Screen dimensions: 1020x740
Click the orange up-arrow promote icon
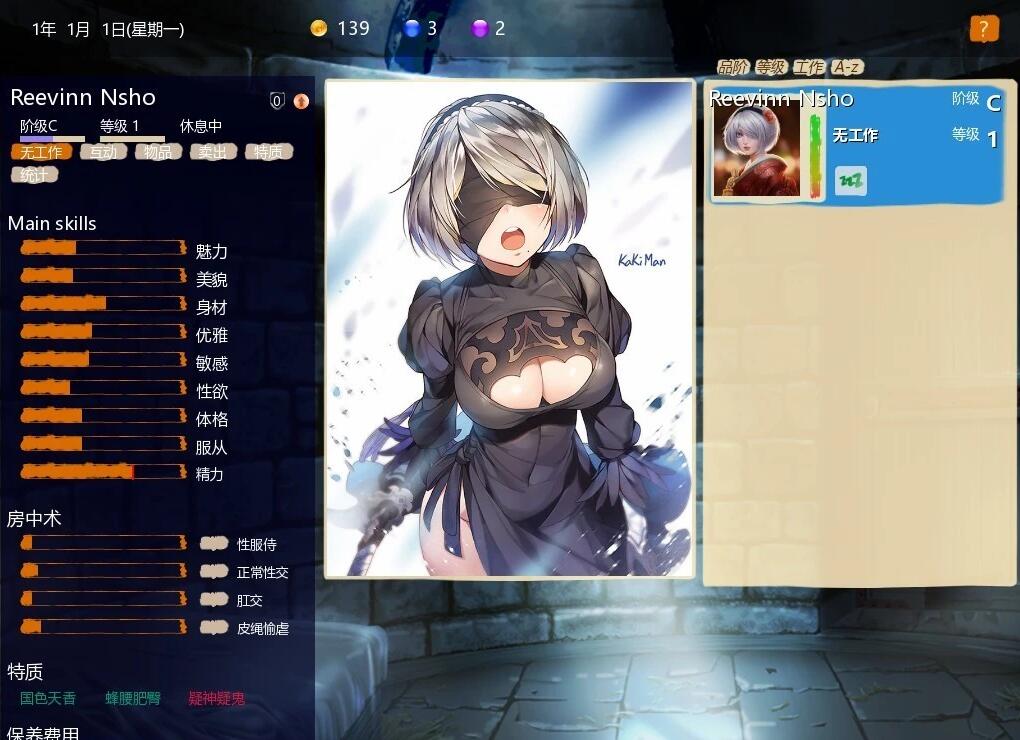301,100
